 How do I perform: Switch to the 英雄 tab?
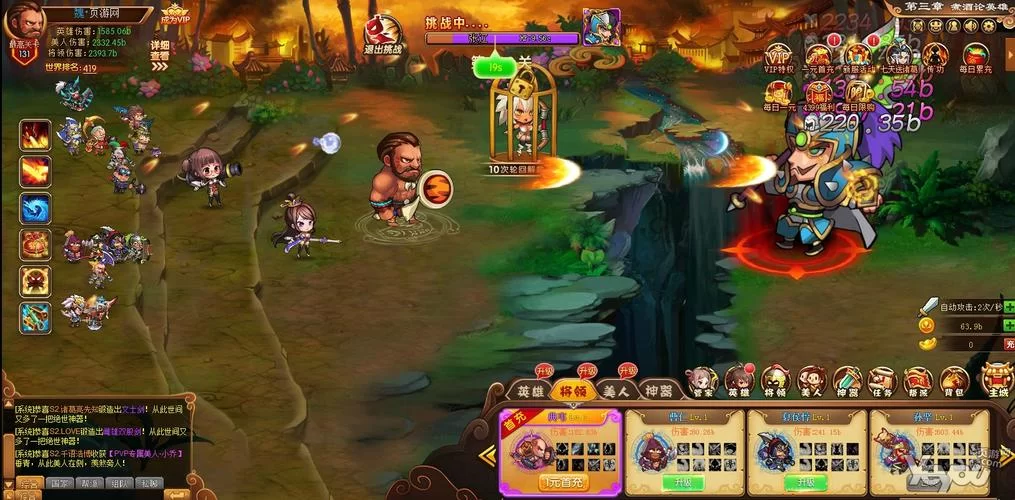point(529,391)
